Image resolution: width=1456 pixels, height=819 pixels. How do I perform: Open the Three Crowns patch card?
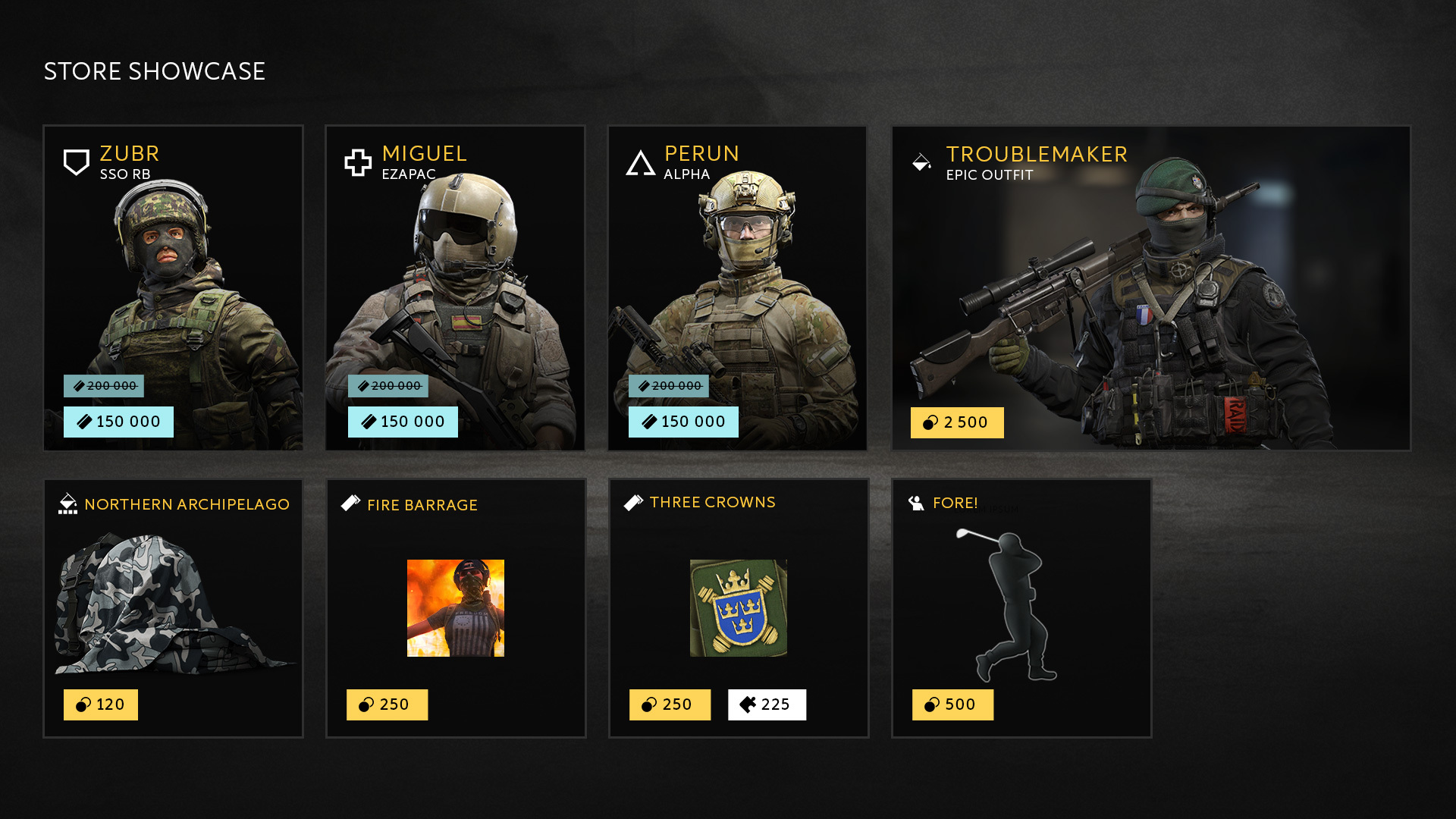pos(738,599)
